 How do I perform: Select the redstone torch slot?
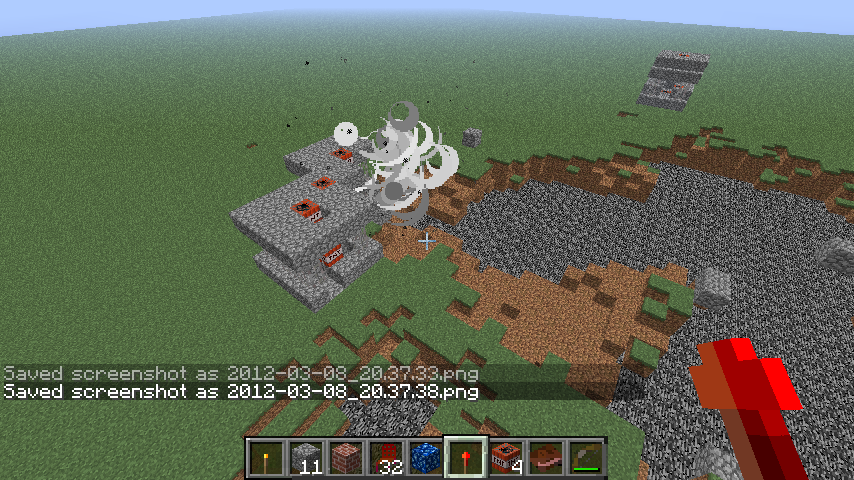coord(465,459)
